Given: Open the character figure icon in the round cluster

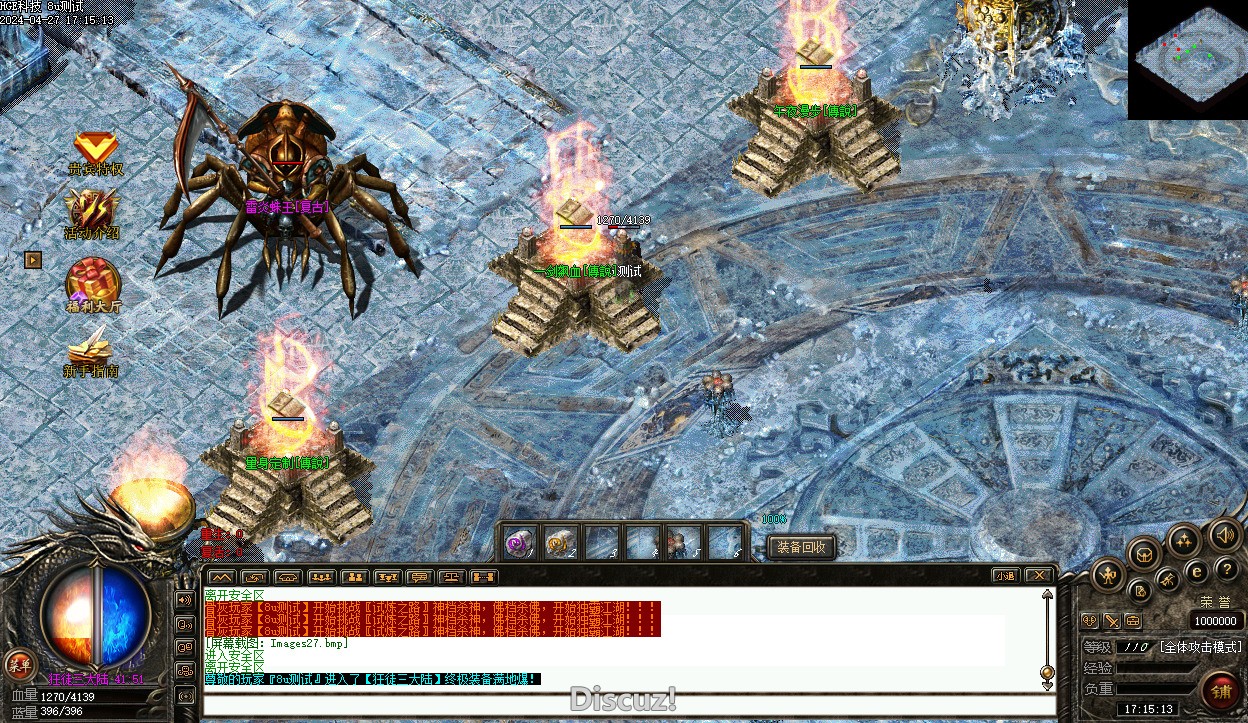Looking at the screenshot, I should [1109, 575].
